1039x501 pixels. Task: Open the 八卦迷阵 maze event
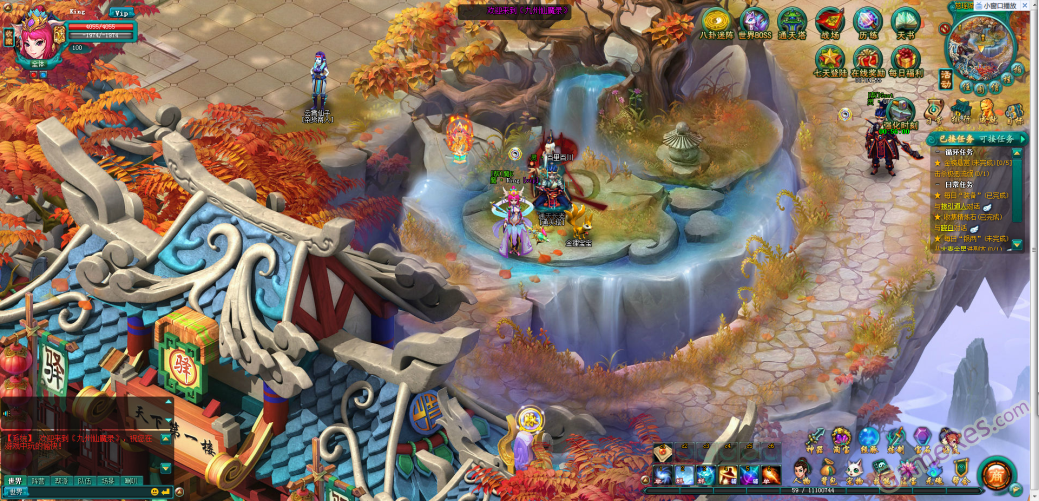(716, 22)
